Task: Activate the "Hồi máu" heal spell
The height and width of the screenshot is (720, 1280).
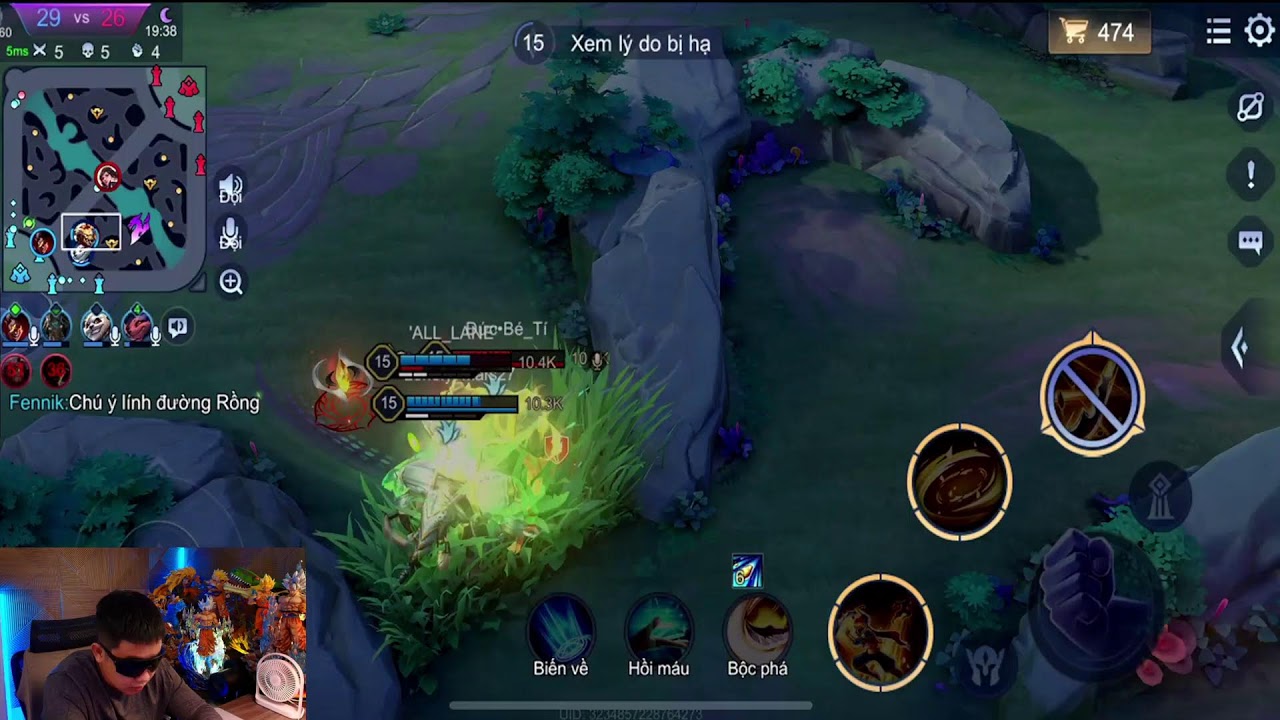Action: 659,630
